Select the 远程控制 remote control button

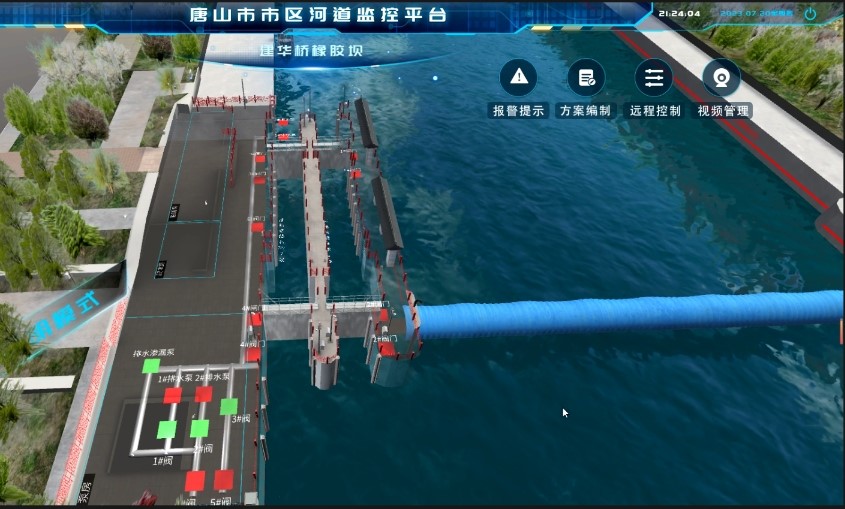[654, 78]
